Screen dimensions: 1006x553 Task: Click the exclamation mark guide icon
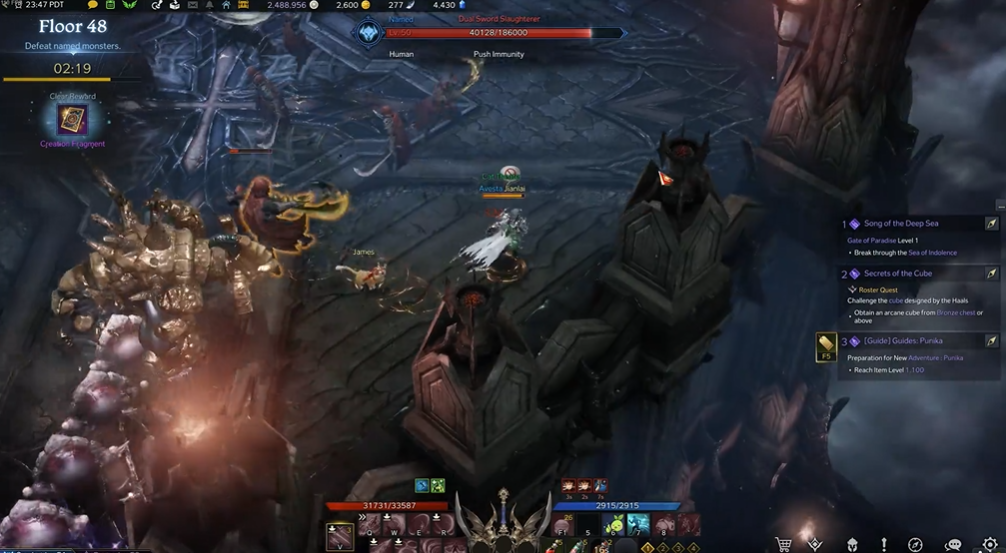[884, 544]
